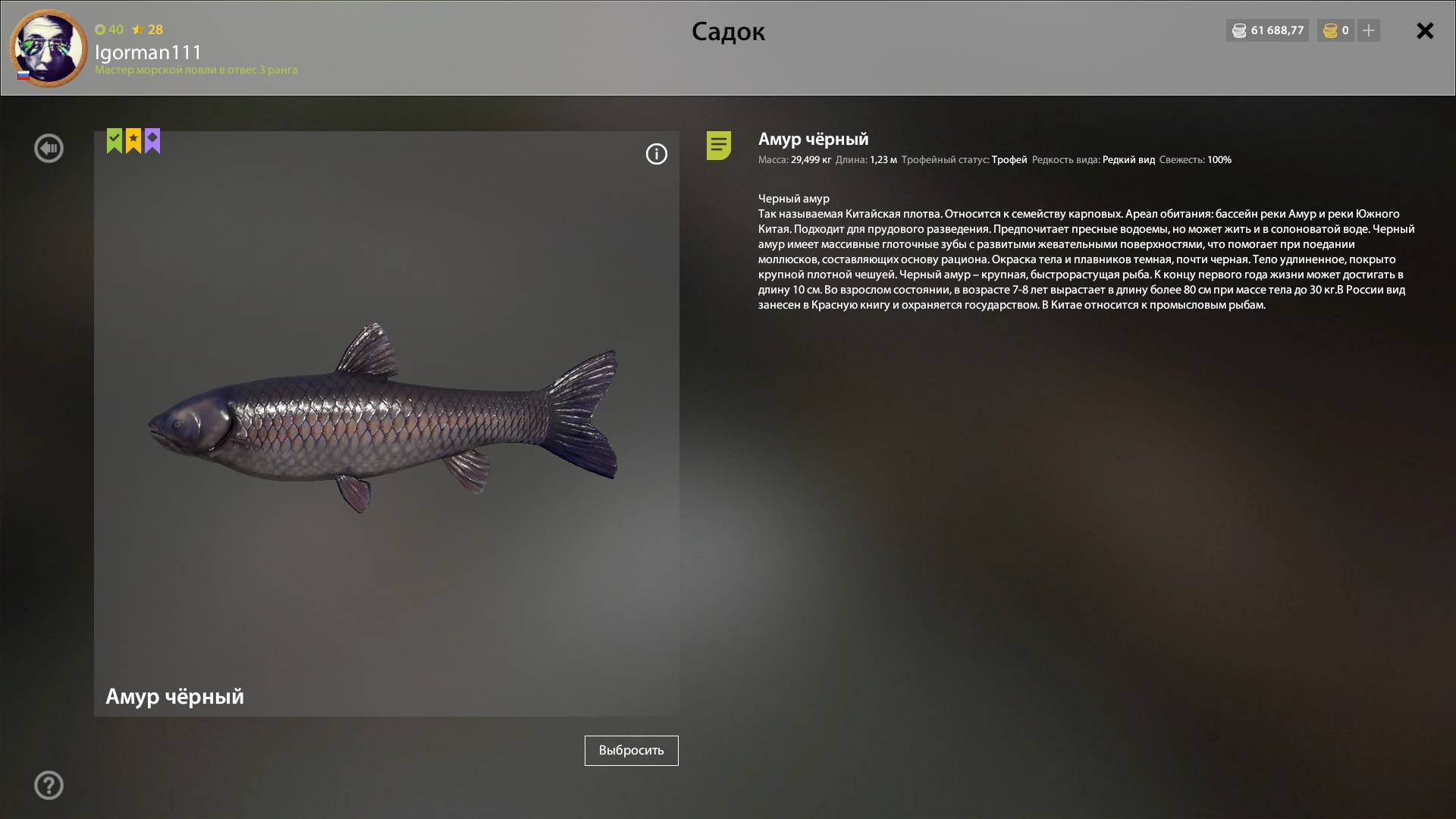Open the Igorman111 profile avatar
1456x819 pixels.
coord(49,49)
